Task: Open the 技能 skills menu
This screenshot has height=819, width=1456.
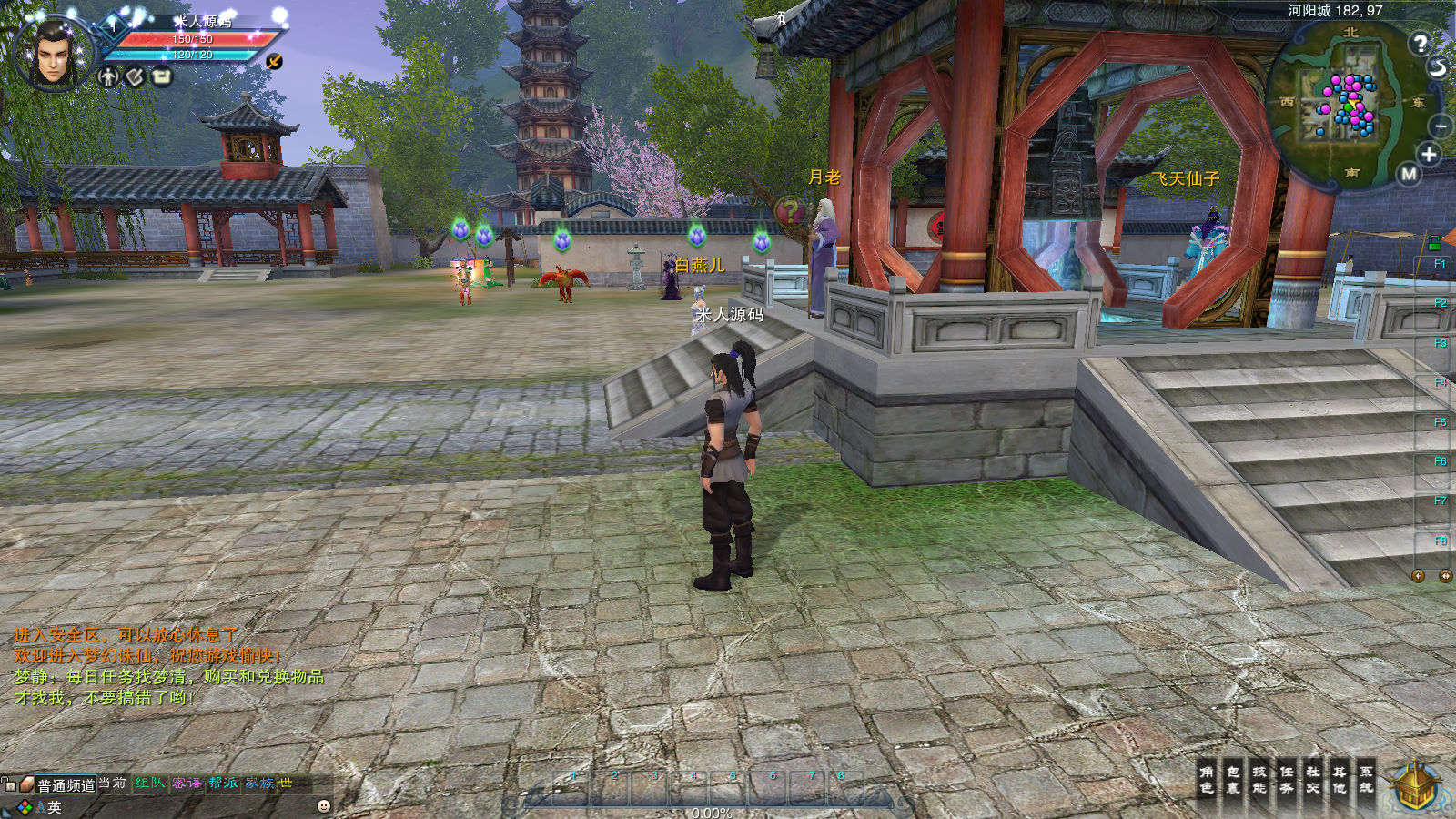Action: coord(1259,780)
